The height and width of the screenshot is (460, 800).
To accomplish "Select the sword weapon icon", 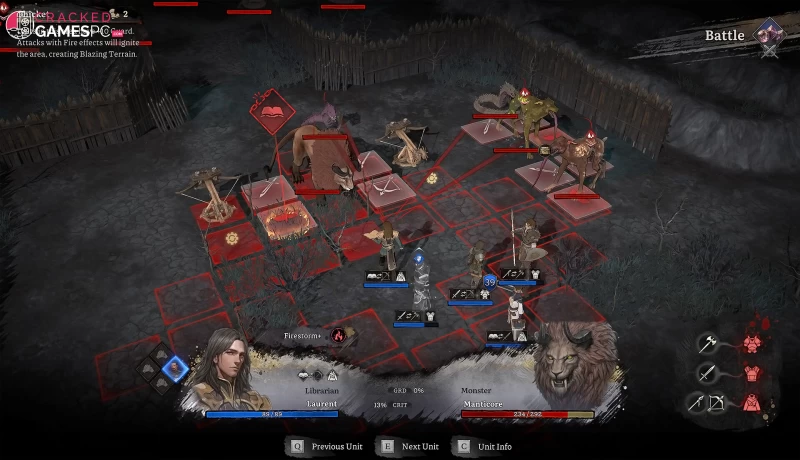I will [x=707, y=374].
